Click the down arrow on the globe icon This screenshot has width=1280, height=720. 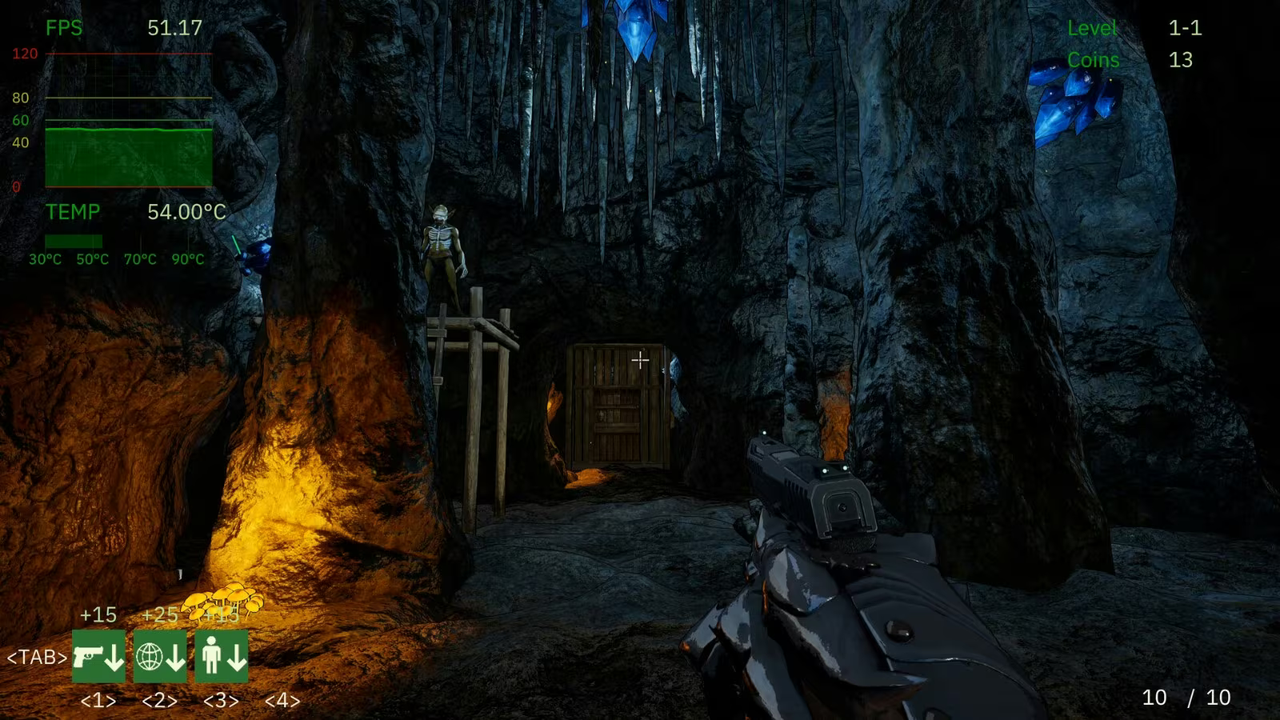(x=175, y=660)
